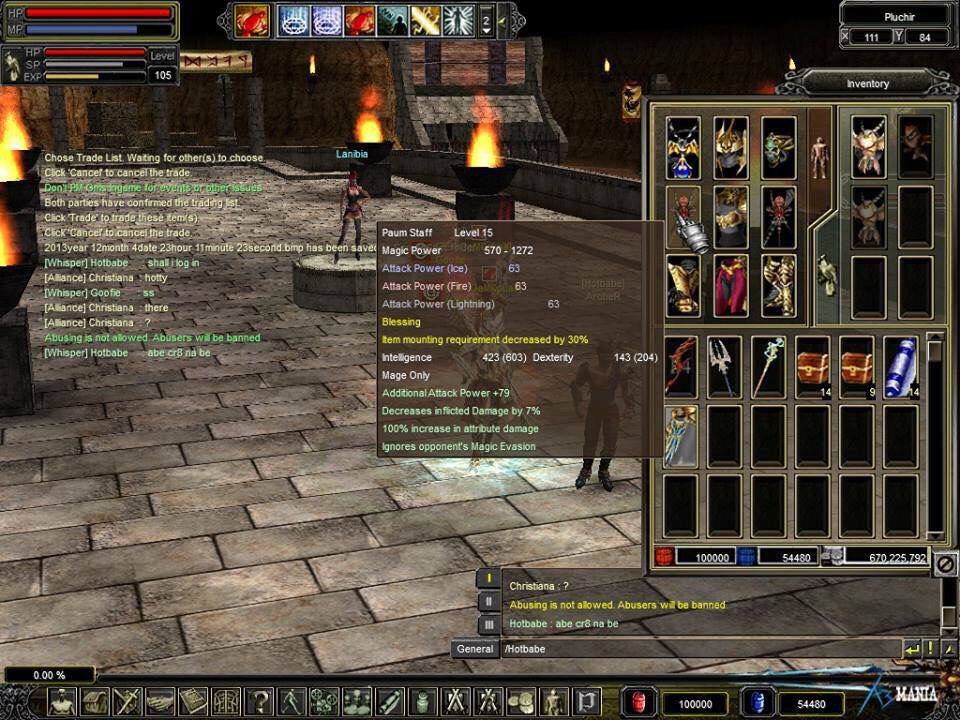Open the character figure toolbar button

[x=62, y=701]
